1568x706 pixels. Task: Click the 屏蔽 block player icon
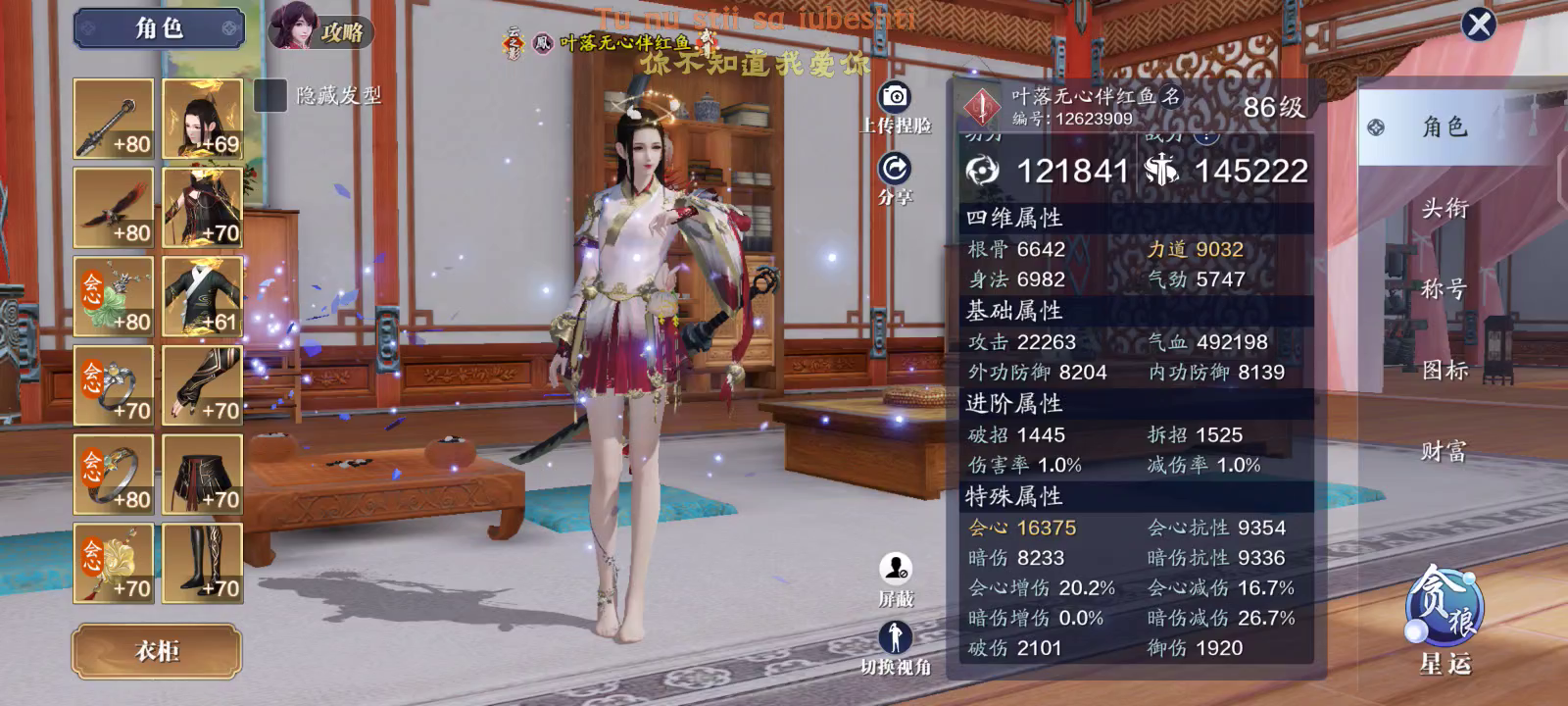[895, 569]
